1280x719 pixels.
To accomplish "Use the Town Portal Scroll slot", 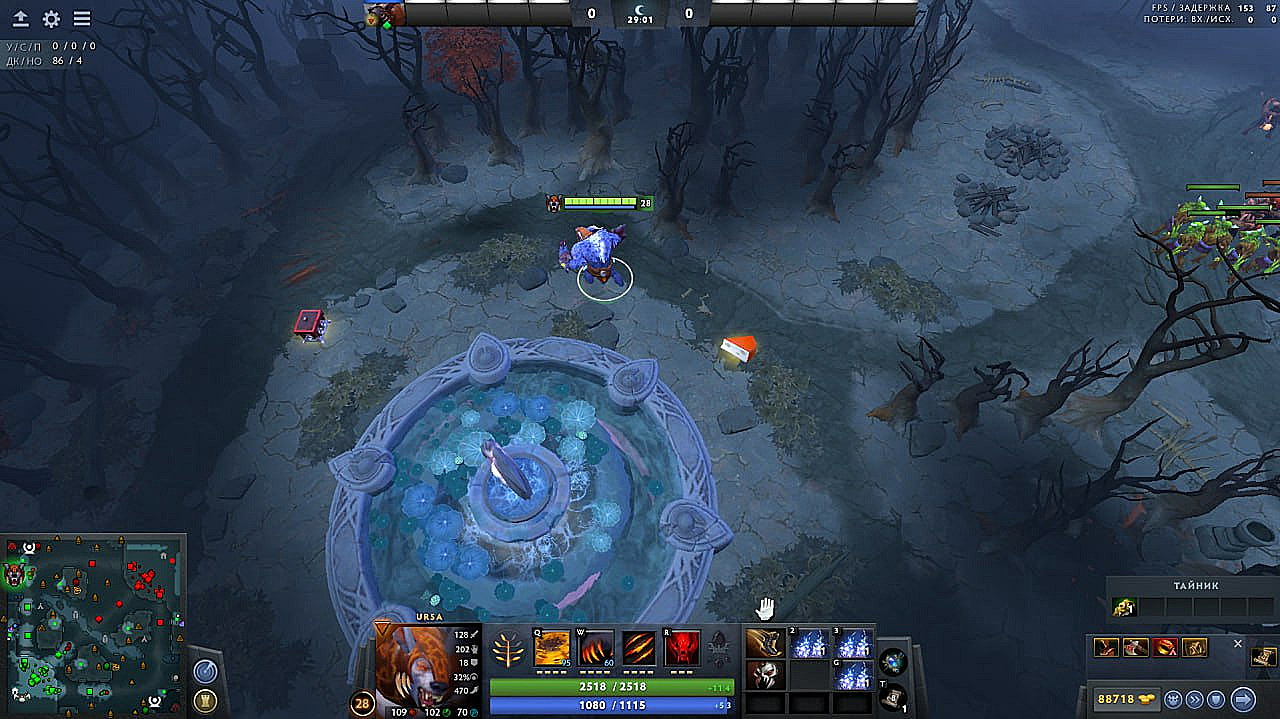I will 893,696.
